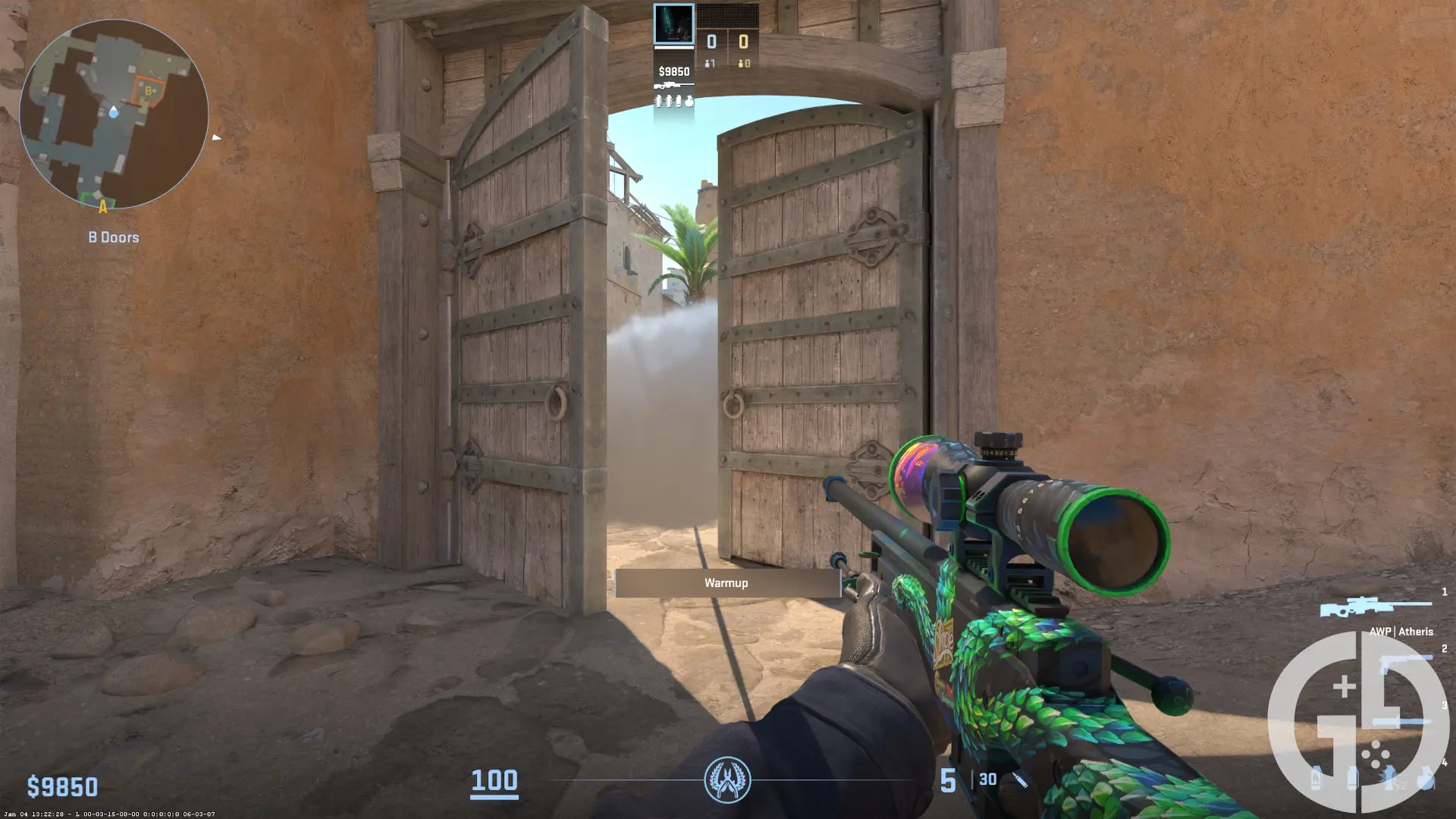Click the B Doors location label
This screenshot has width=1456, height=819.
[114, 237]
